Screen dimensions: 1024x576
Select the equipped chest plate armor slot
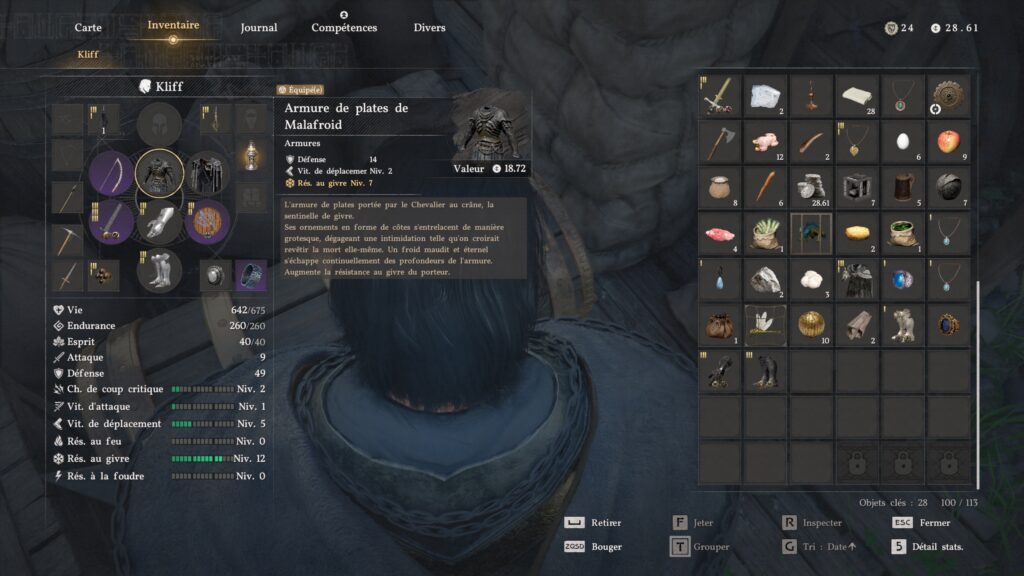(159, 172)
